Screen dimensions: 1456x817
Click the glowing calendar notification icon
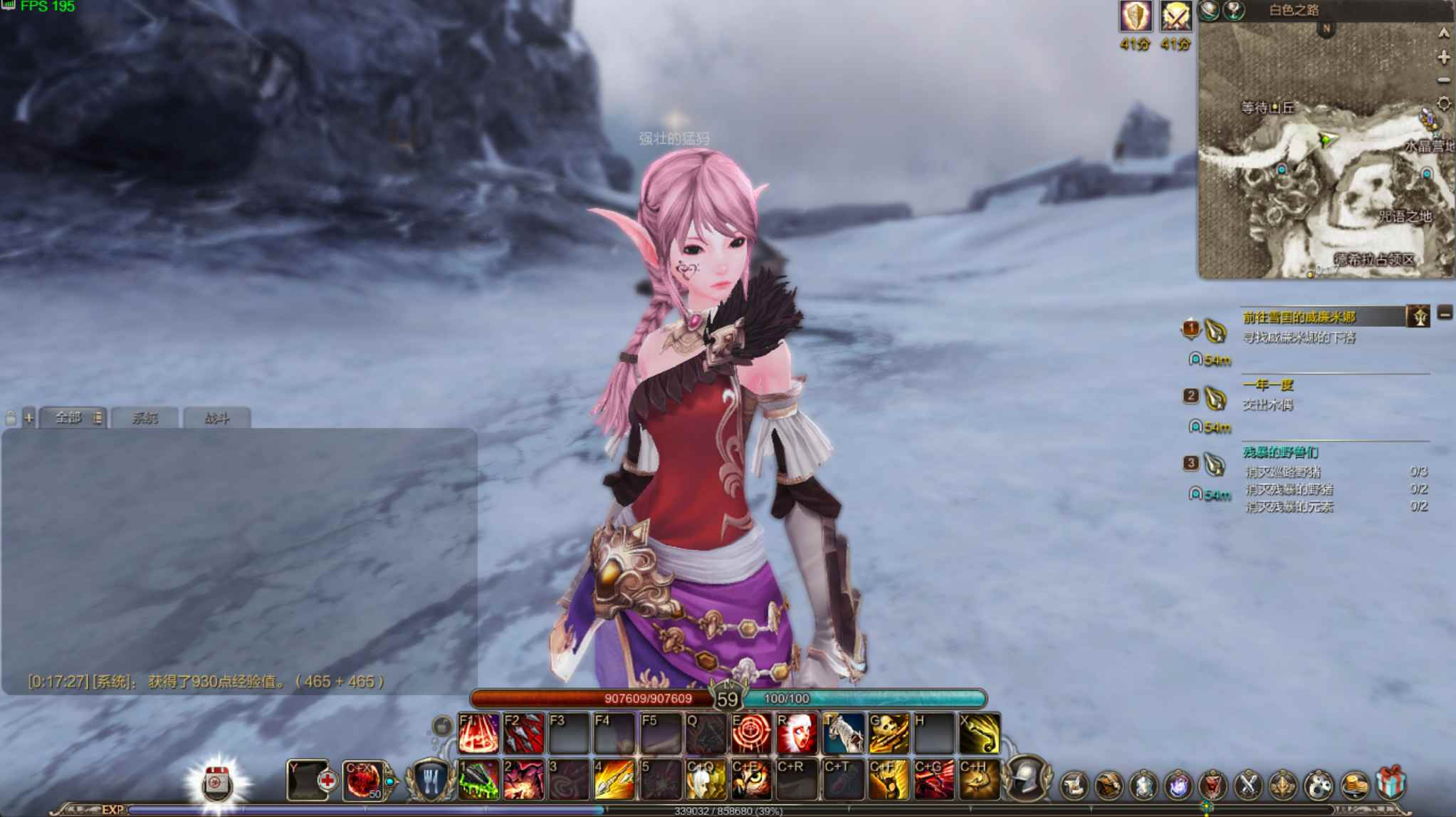[216, 784]
